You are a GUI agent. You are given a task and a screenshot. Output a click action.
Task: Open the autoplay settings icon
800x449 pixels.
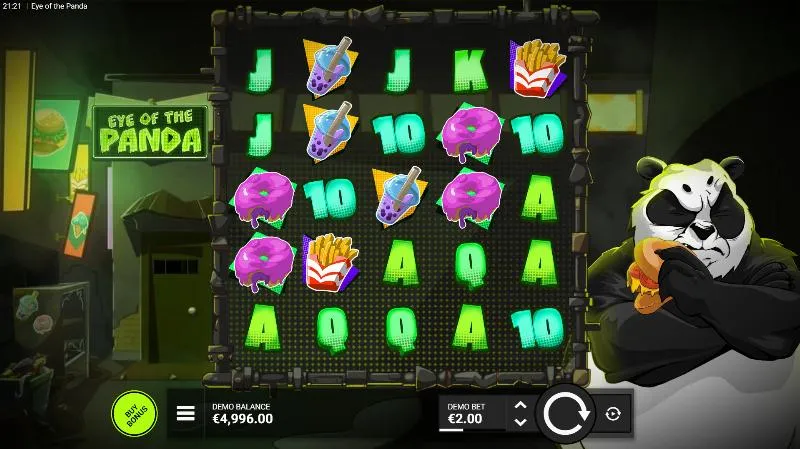coord(613,413)
